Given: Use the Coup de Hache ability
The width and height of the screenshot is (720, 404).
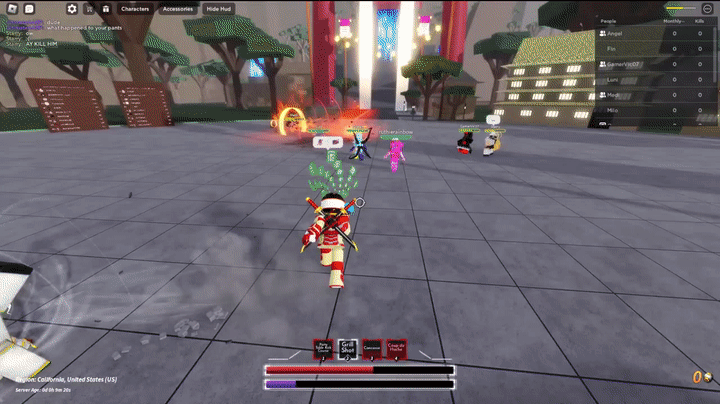Looking at the screenshot, I should (x=397, y=348).
